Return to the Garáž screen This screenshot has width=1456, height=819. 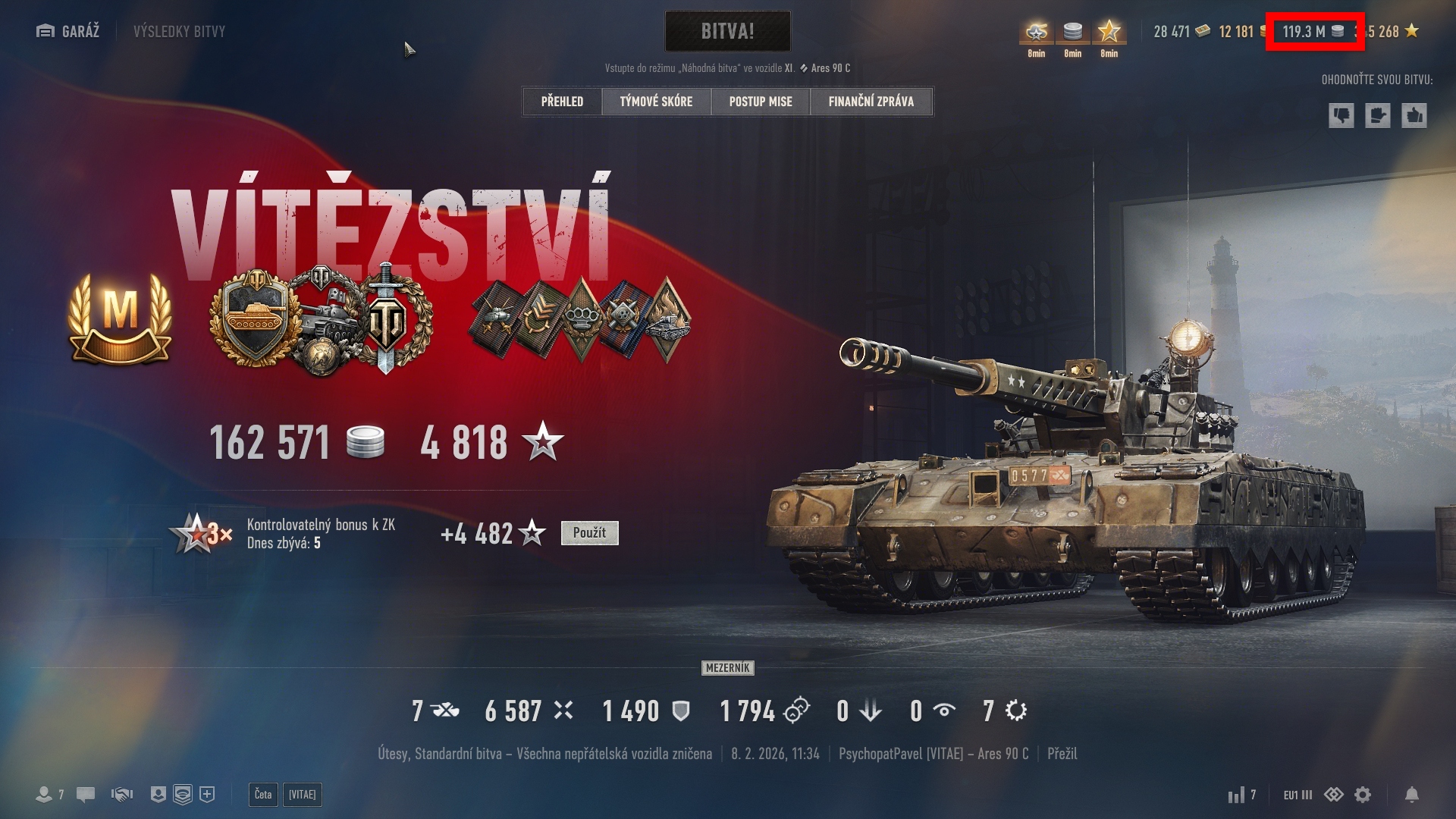point(68,31)
